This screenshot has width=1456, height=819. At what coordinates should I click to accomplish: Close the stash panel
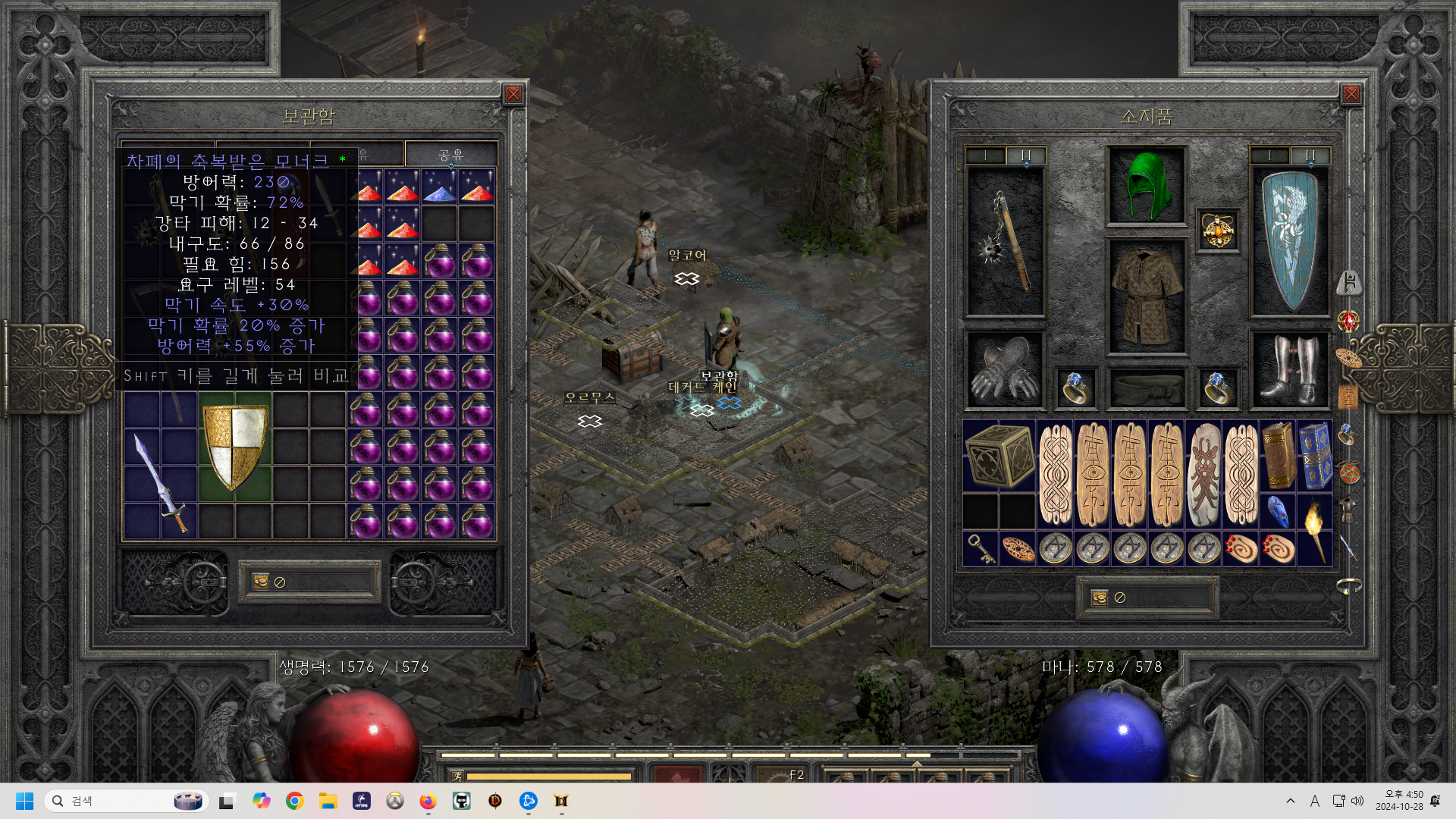click(x=513, y=94)
